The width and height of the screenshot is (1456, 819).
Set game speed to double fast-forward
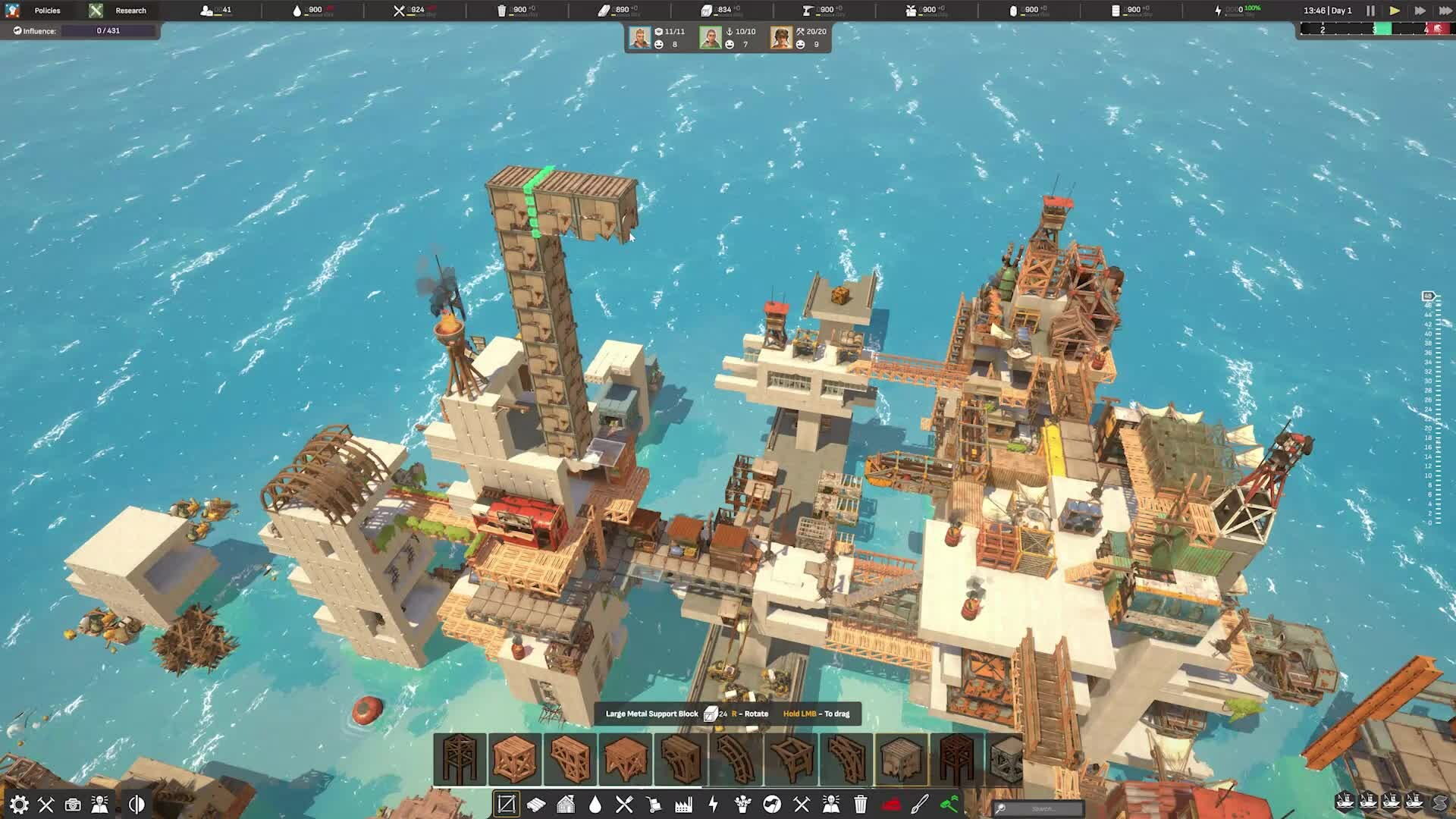tap(1420, 11)
